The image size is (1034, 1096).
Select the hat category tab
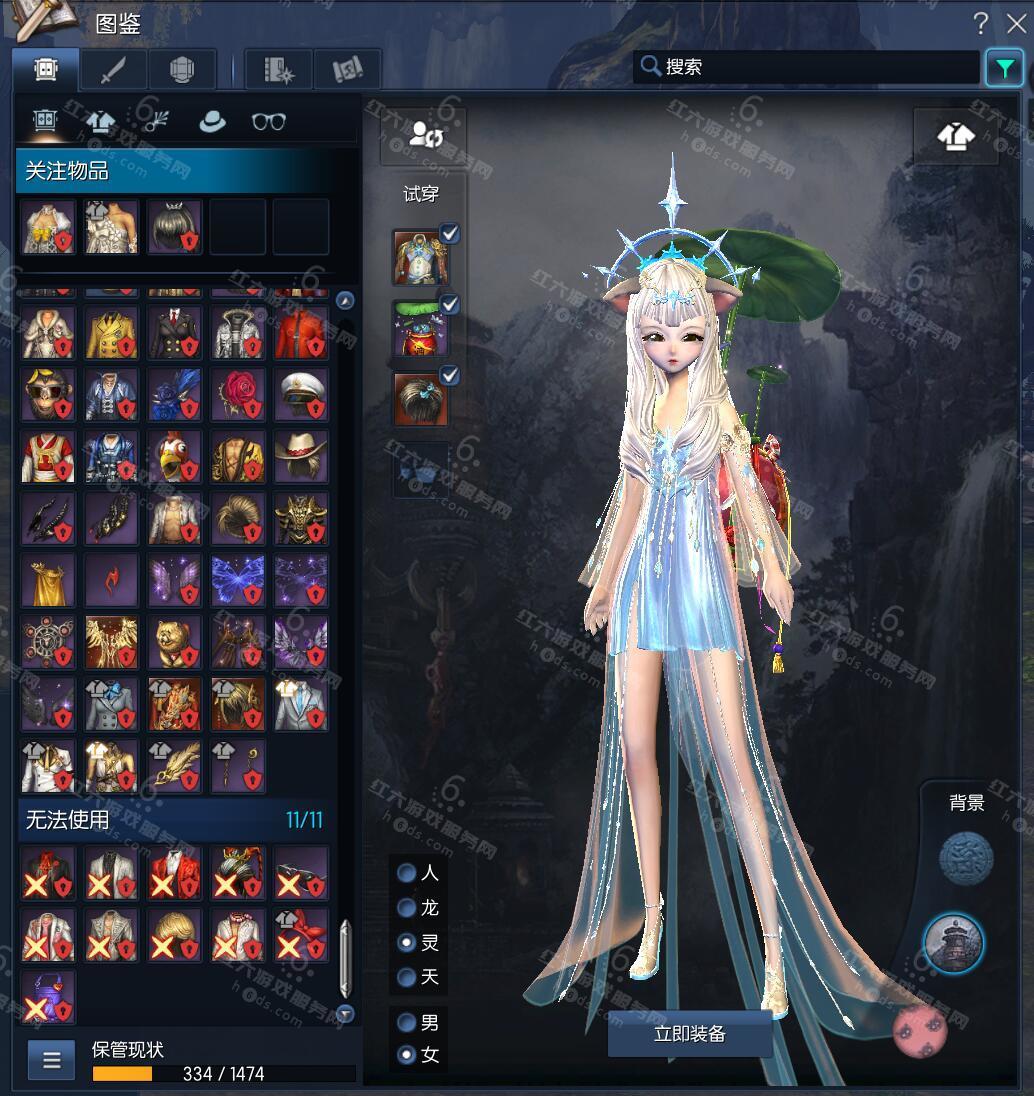212,122
